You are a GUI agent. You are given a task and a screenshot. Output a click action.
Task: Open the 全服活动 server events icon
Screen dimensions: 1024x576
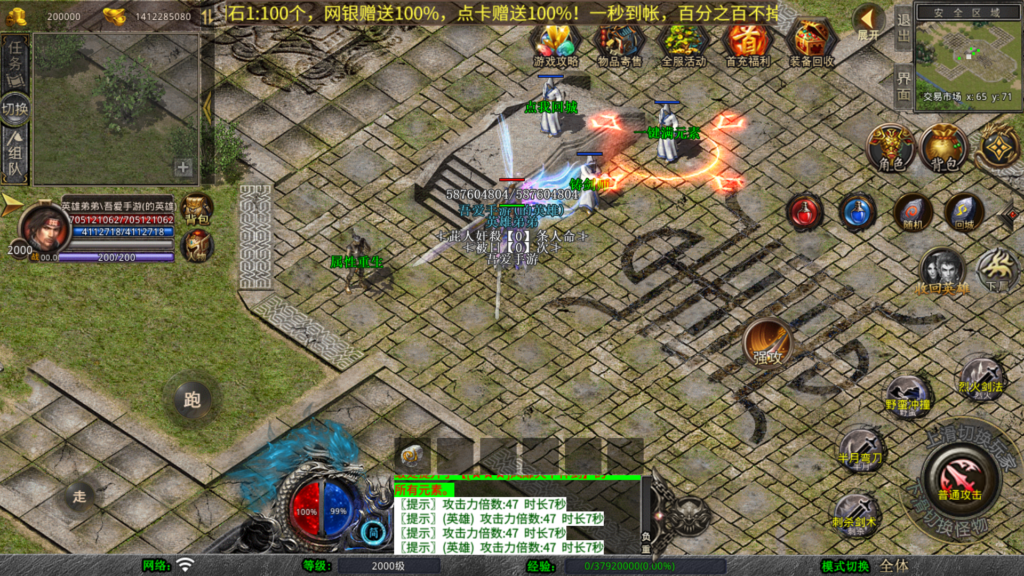684,42
